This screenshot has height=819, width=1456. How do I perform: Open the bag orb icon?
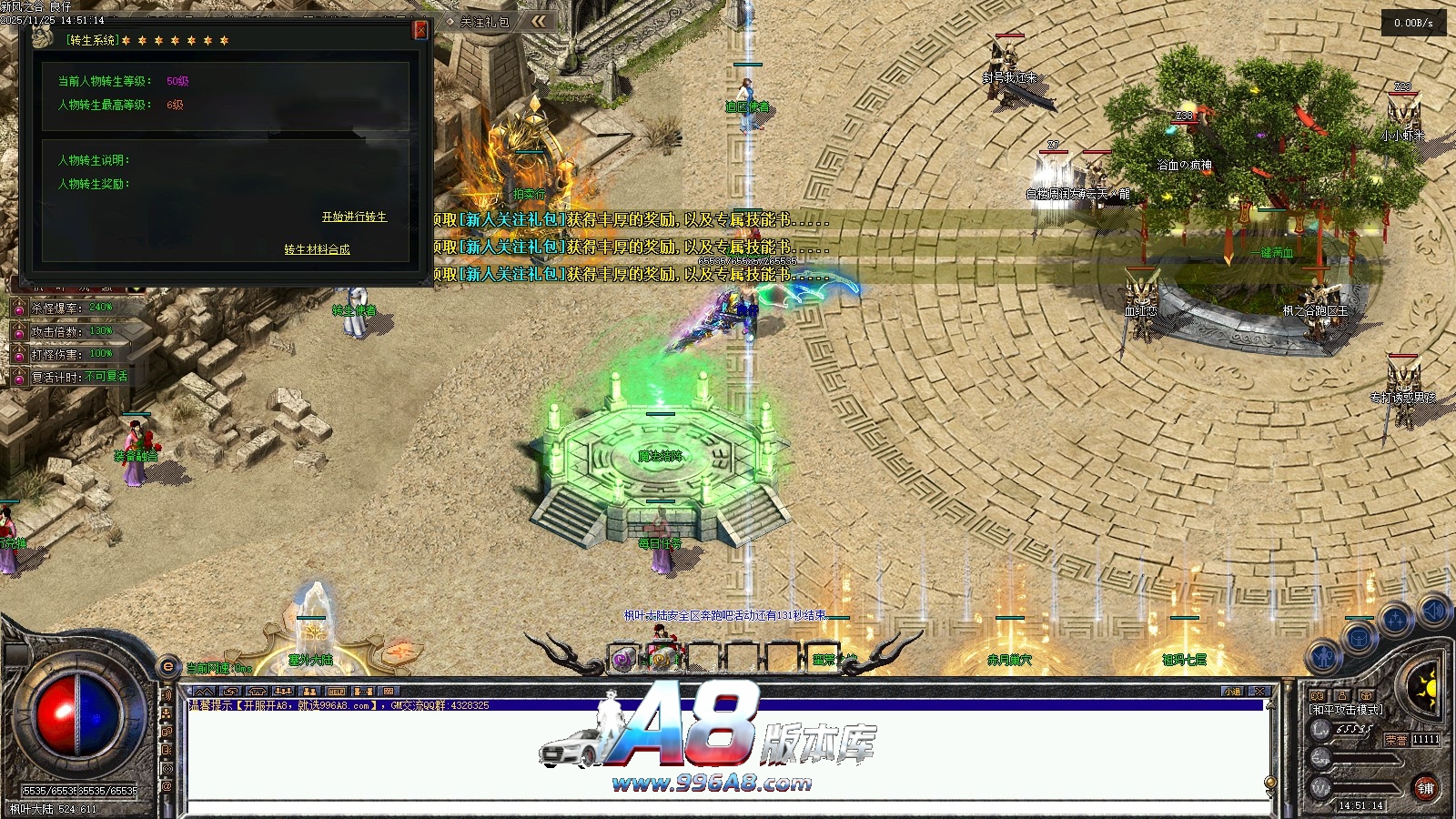click(1360, 636)
